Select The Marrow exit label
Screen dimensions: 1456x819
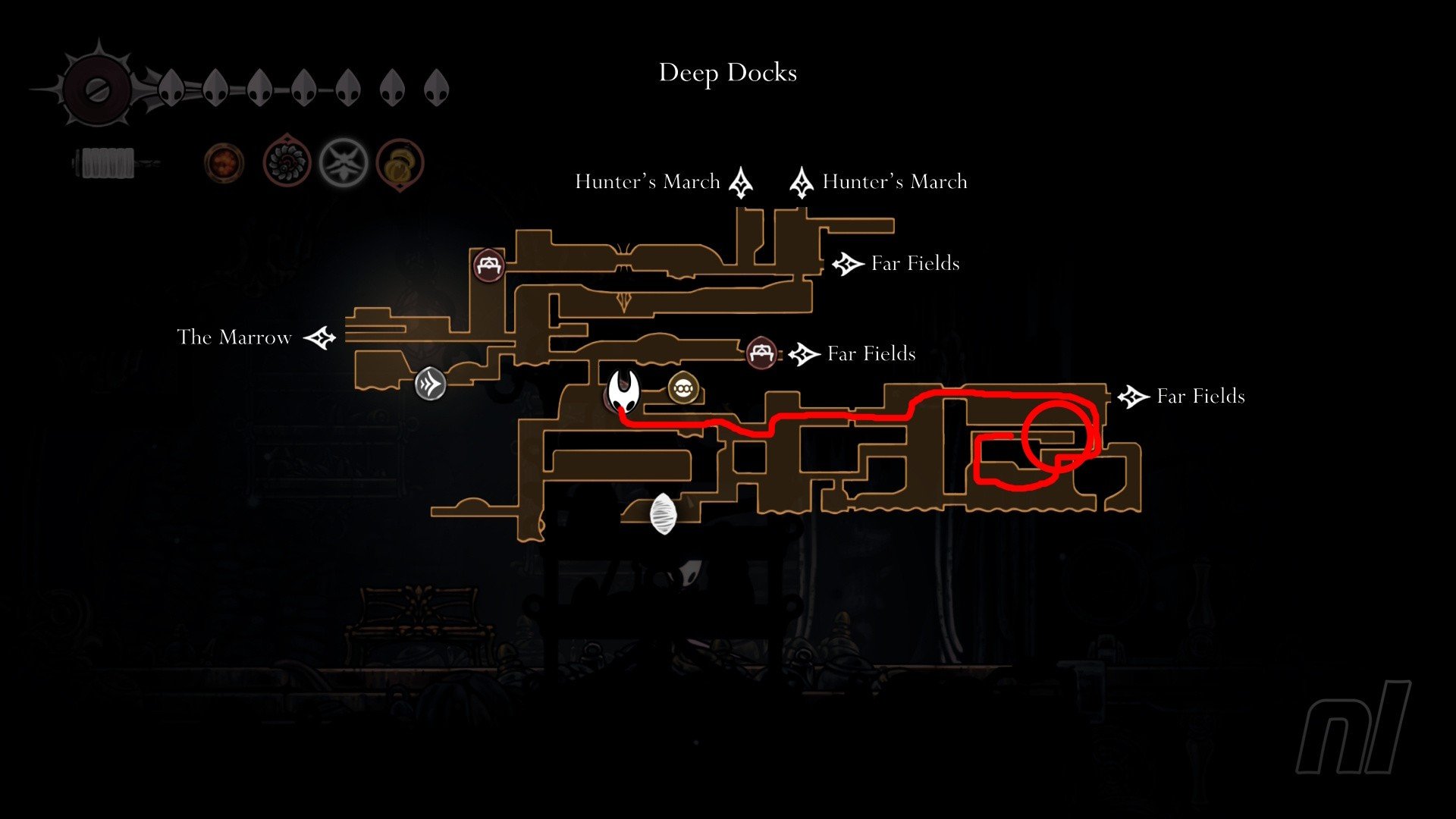click(234, 337)
